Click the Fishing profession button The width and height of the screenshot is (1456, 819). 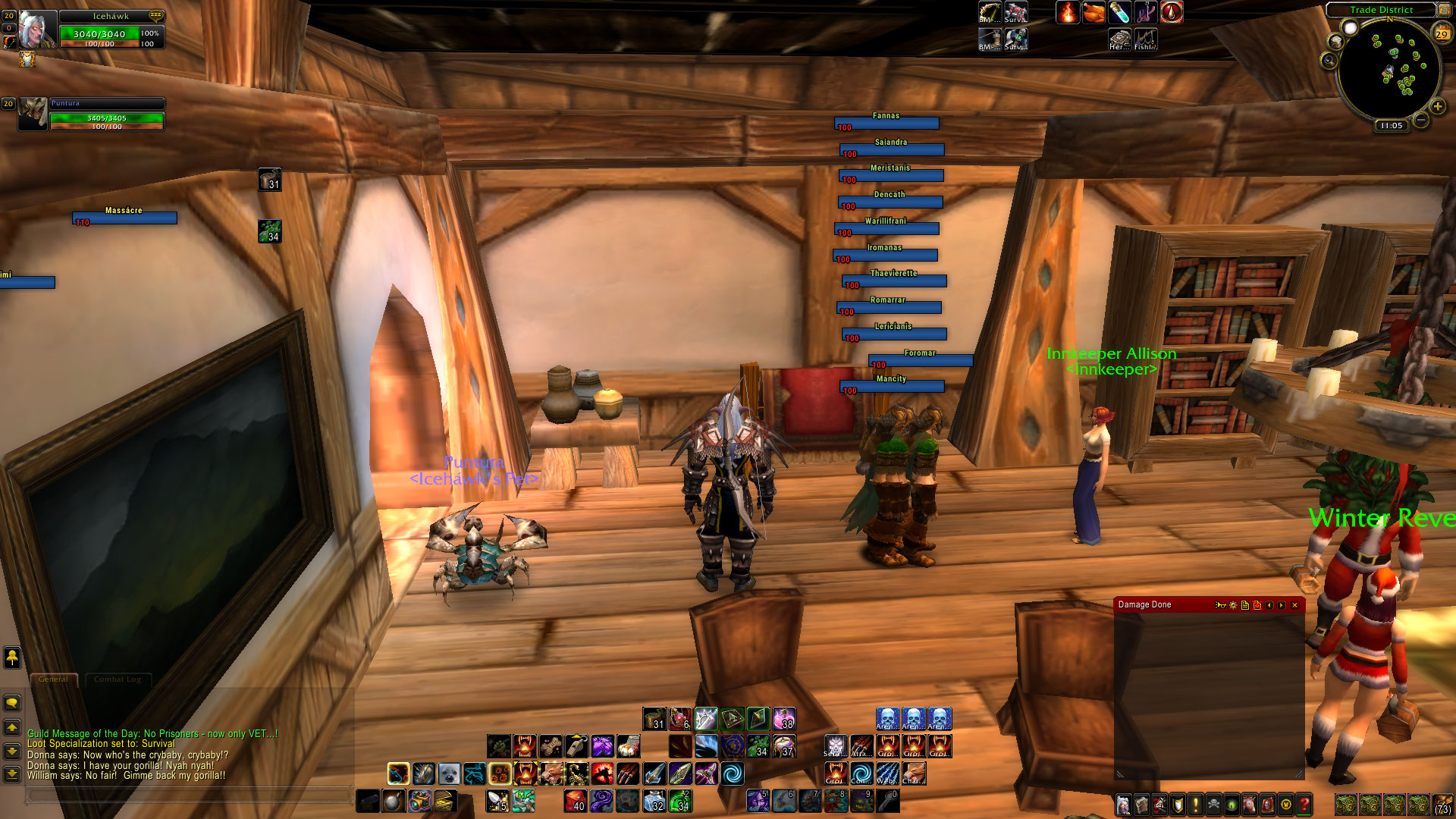[1145, 39]
